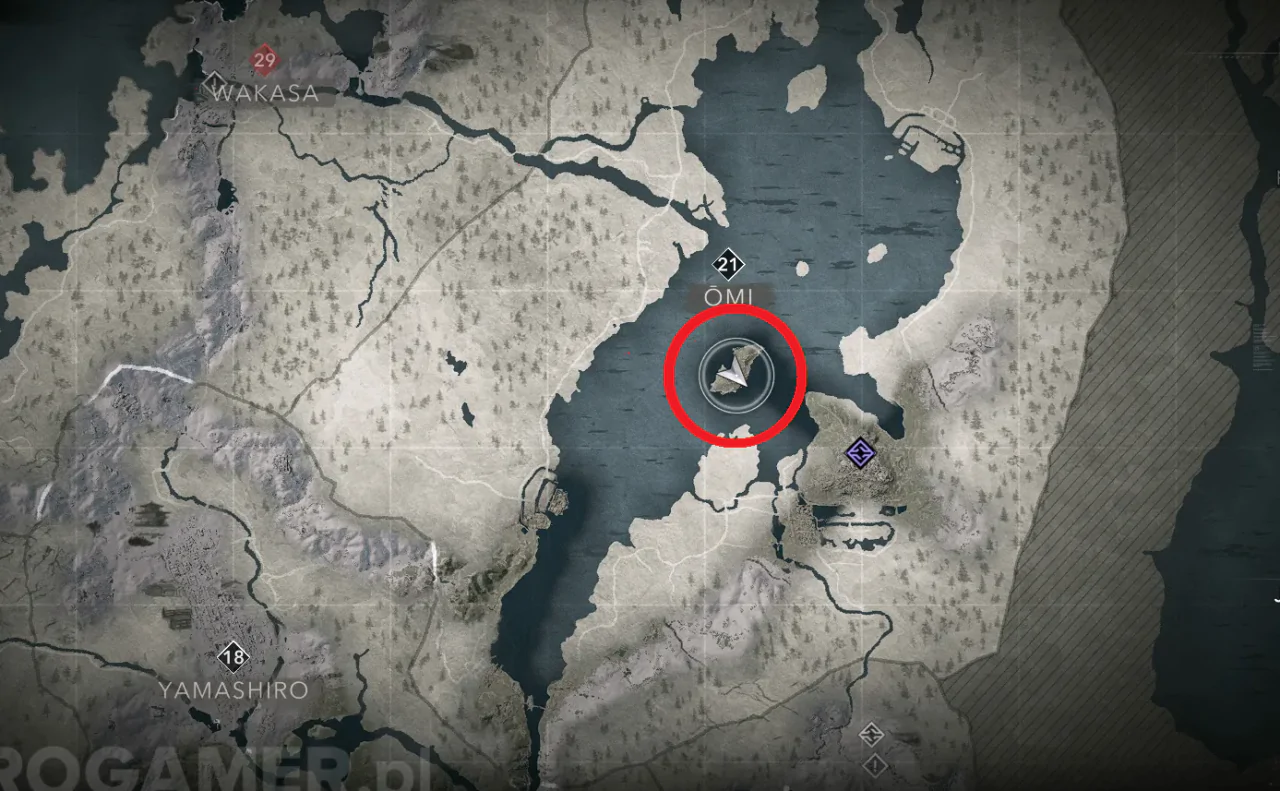Select the exclamation mark diamond marker
The image size is (1280, 791).
(876, 766)
